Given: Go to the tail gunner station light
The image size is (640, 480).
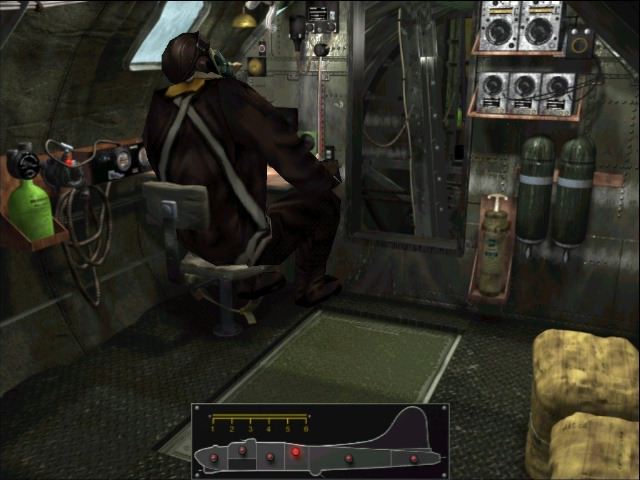Looking at the screenshot, I should pyautogui.click(x=413, y=459).
